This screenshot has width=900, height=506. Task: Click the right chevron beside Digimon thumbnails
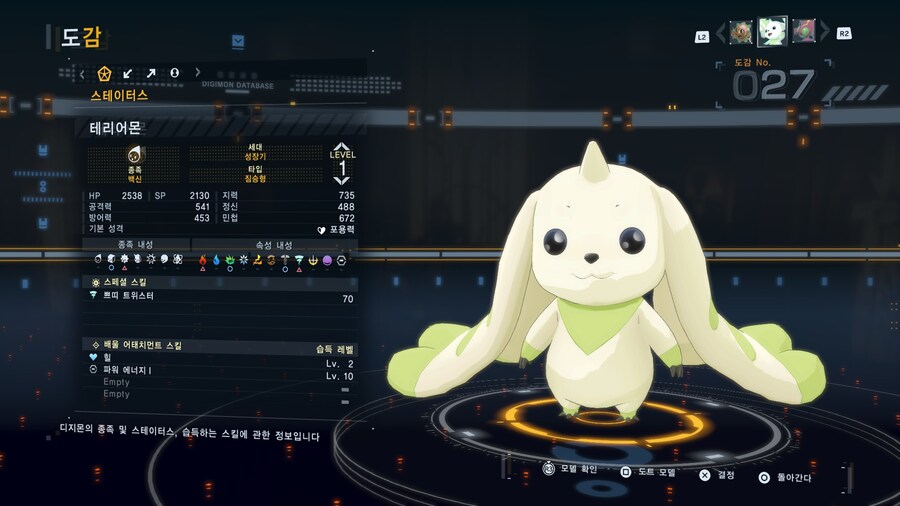(x=825, y=33)
